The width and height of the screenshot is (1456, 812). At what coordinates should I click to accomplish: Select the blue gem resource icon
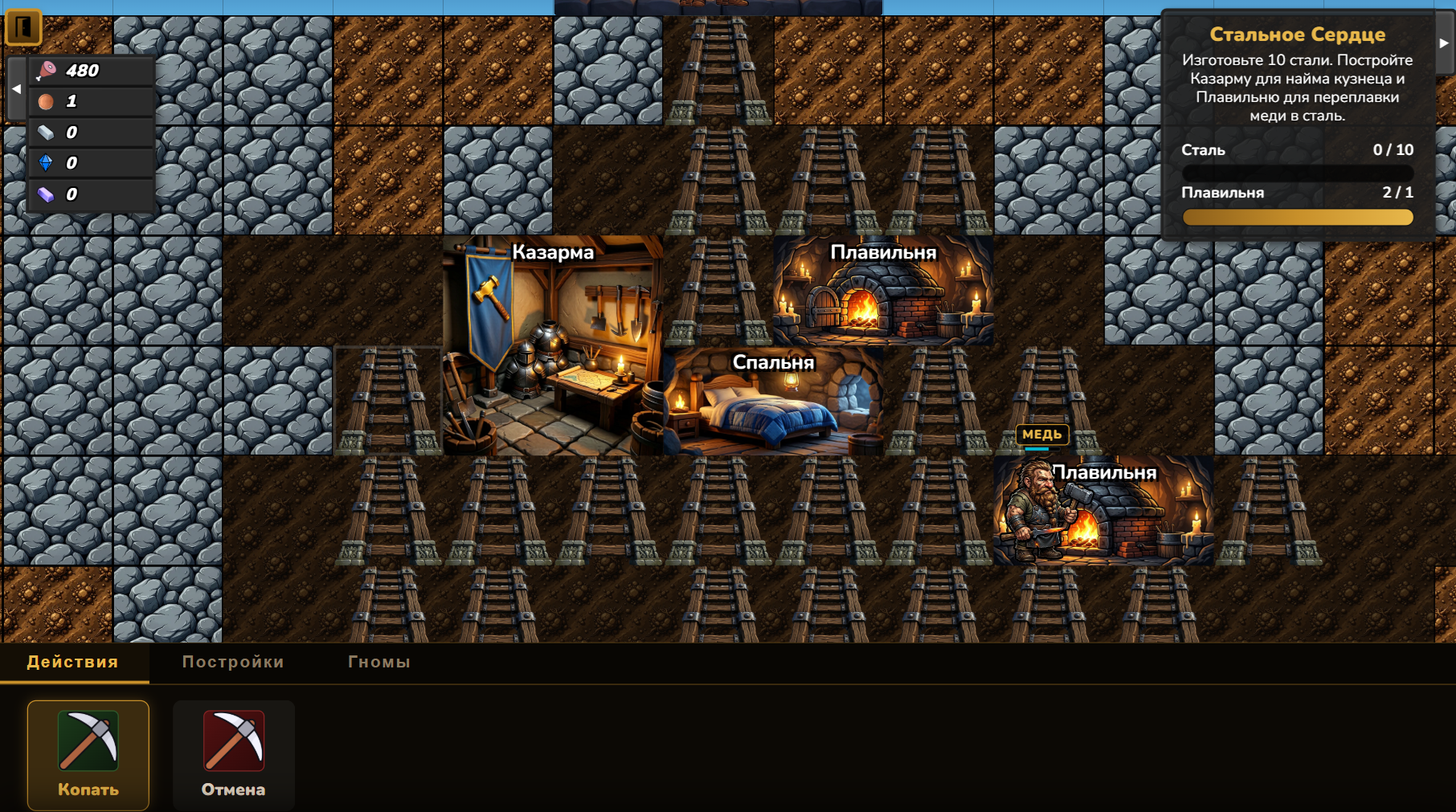click(x=46, y=162)
